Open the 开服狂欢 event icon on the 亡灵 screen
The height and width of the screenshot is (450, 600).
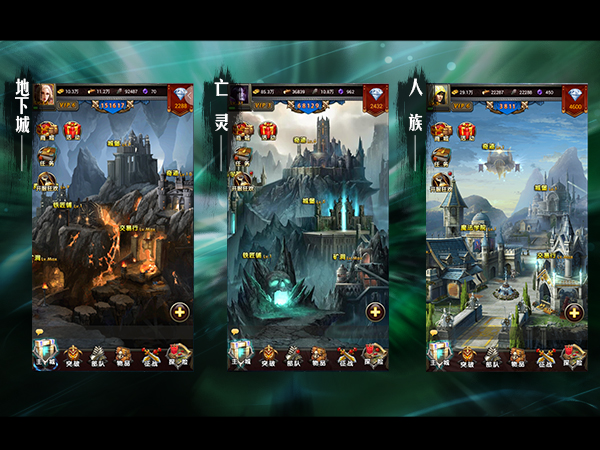242,180
